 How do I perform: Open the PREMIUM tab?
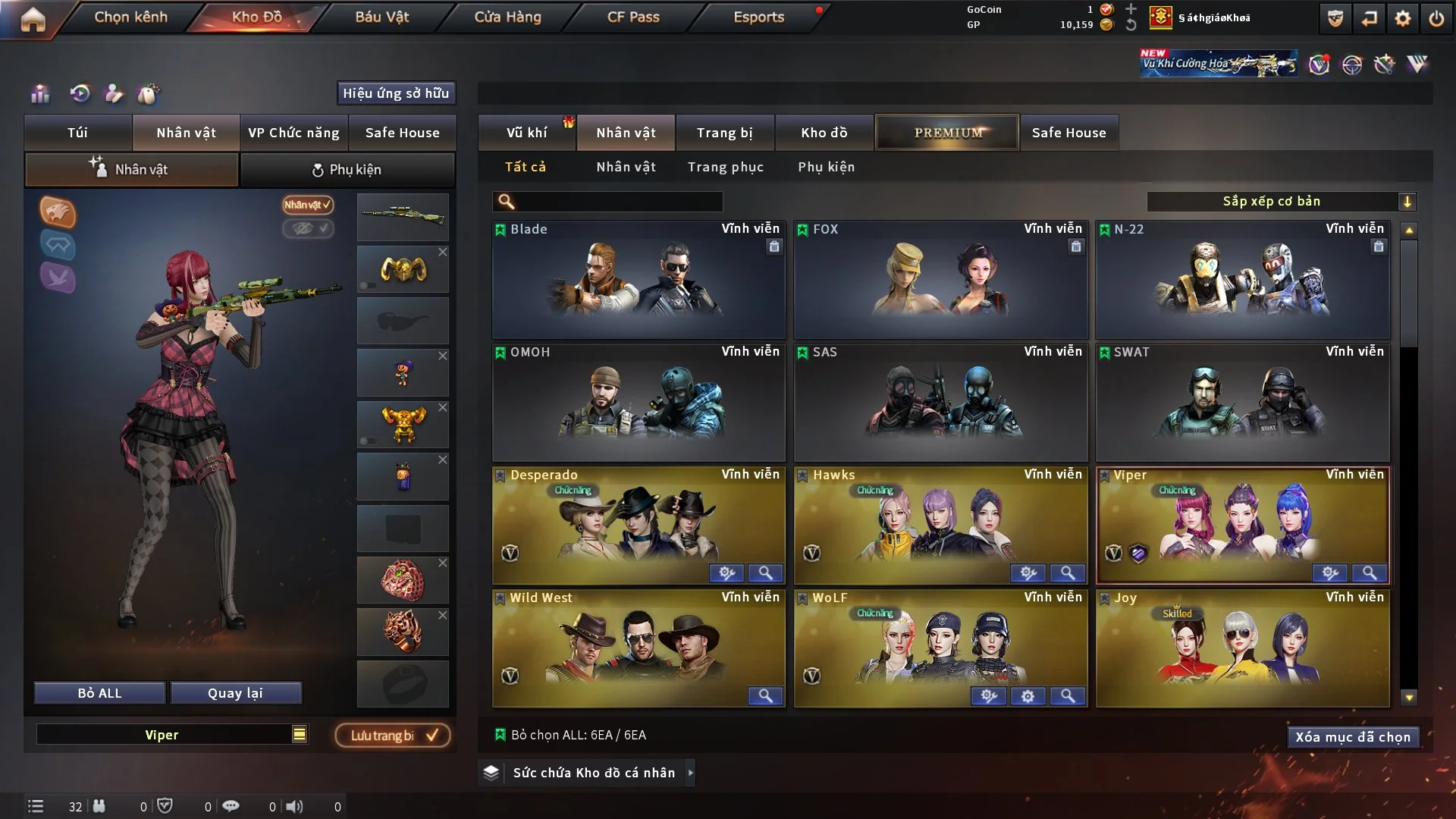coord(947,132)
